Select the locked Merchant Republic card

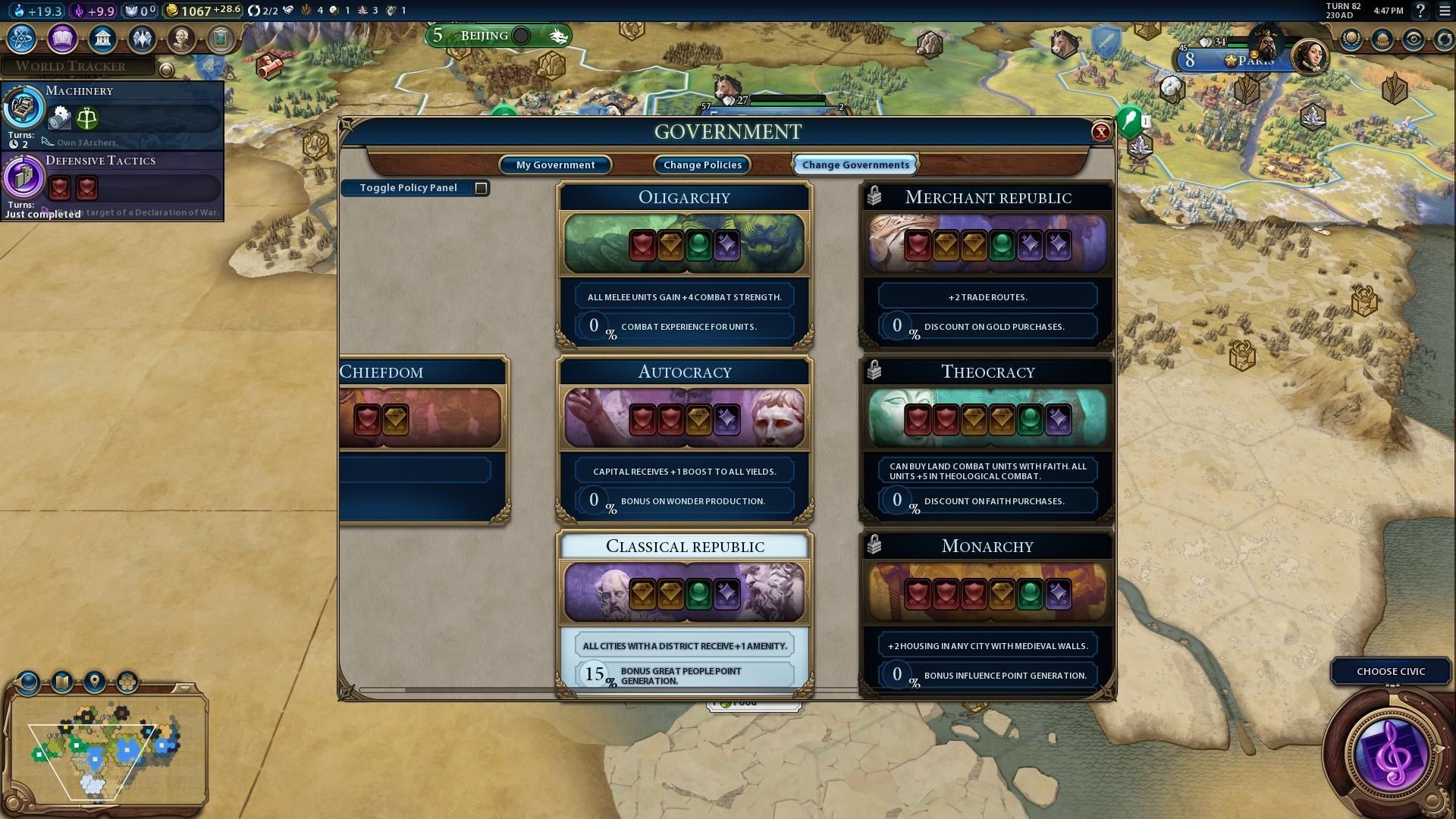[987, 244]
